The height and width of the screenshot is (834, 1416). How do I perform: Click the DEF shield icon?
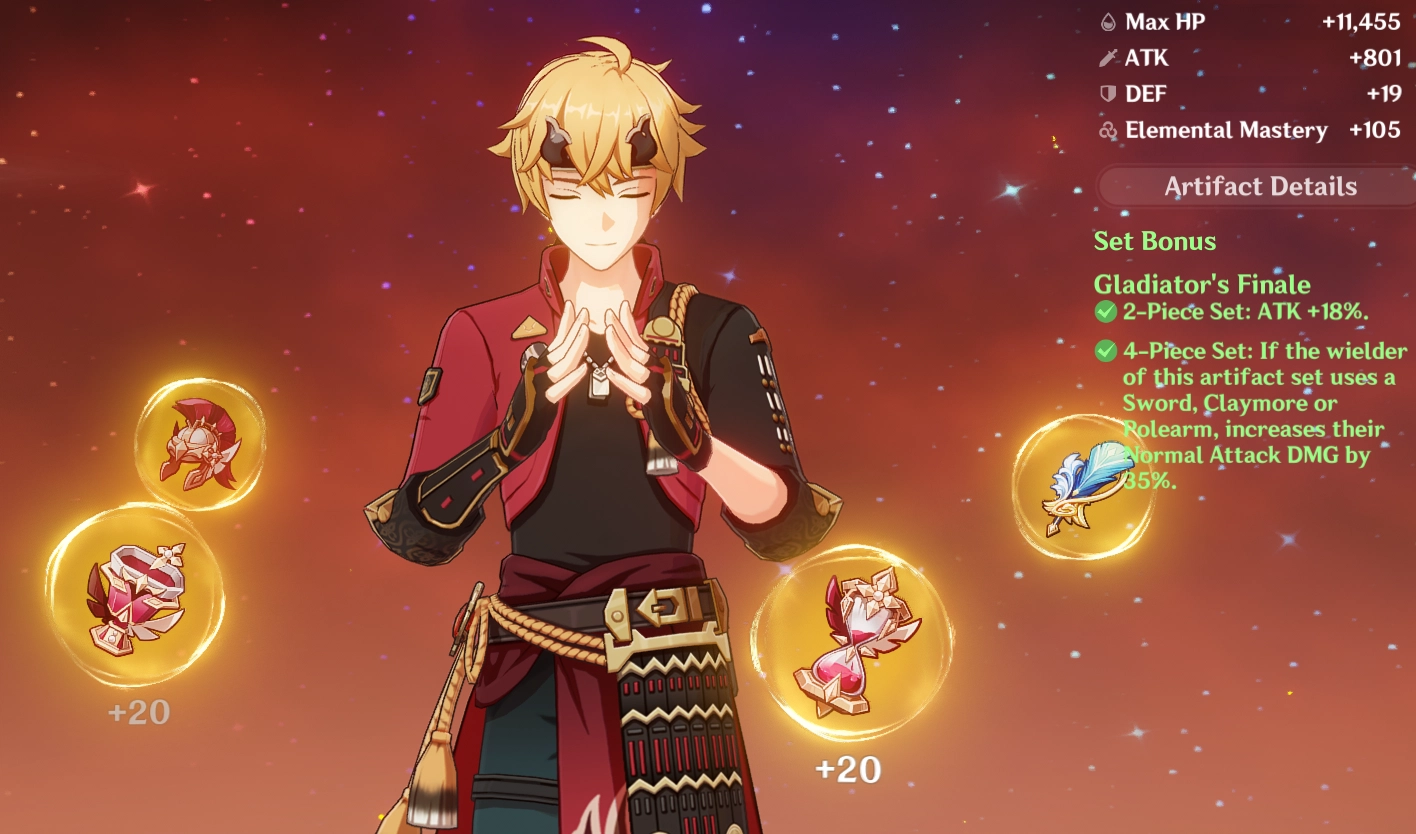click(1108, 93)
